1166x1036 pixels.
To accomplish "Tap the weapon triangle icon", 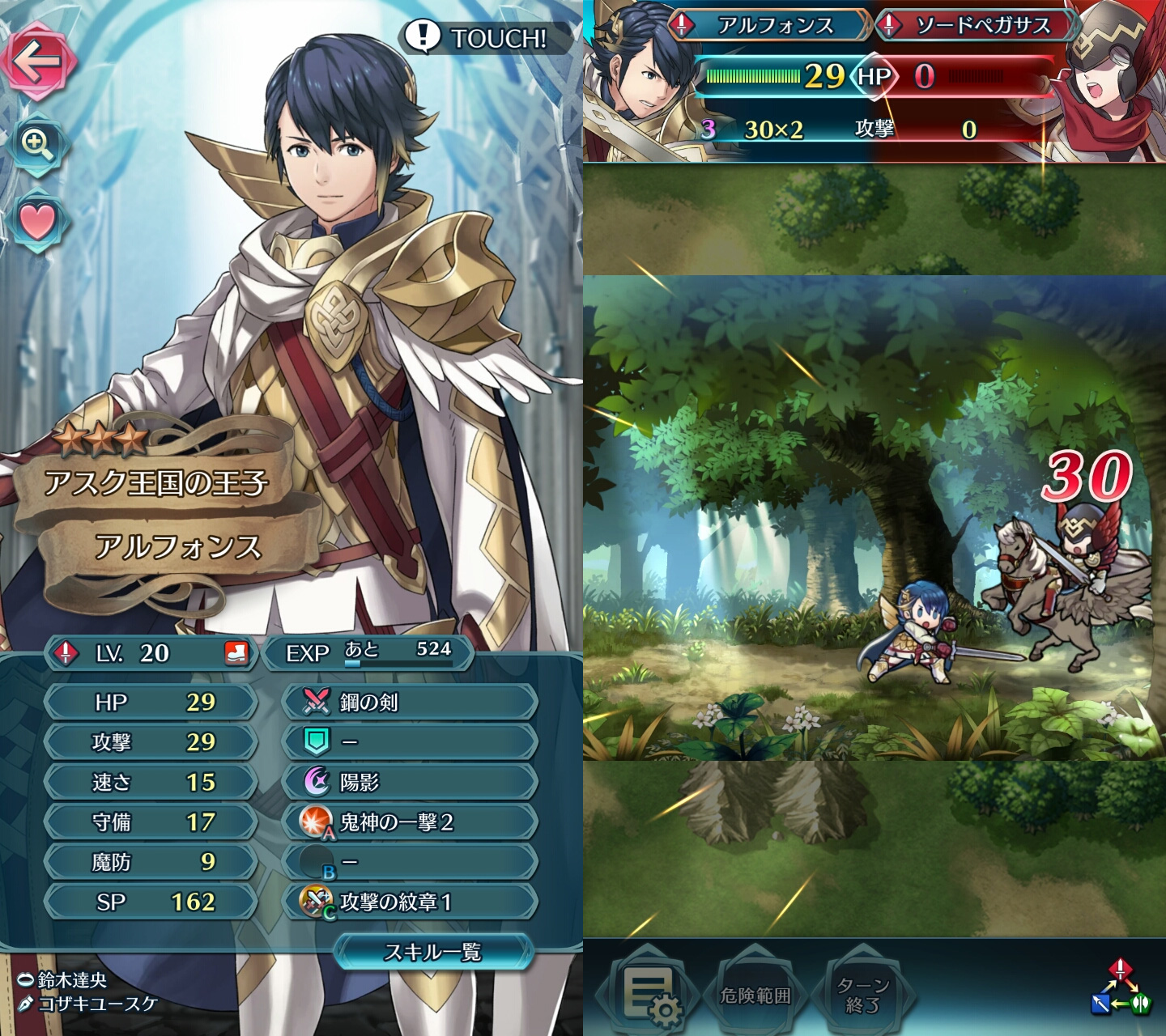I will 1120,989.
